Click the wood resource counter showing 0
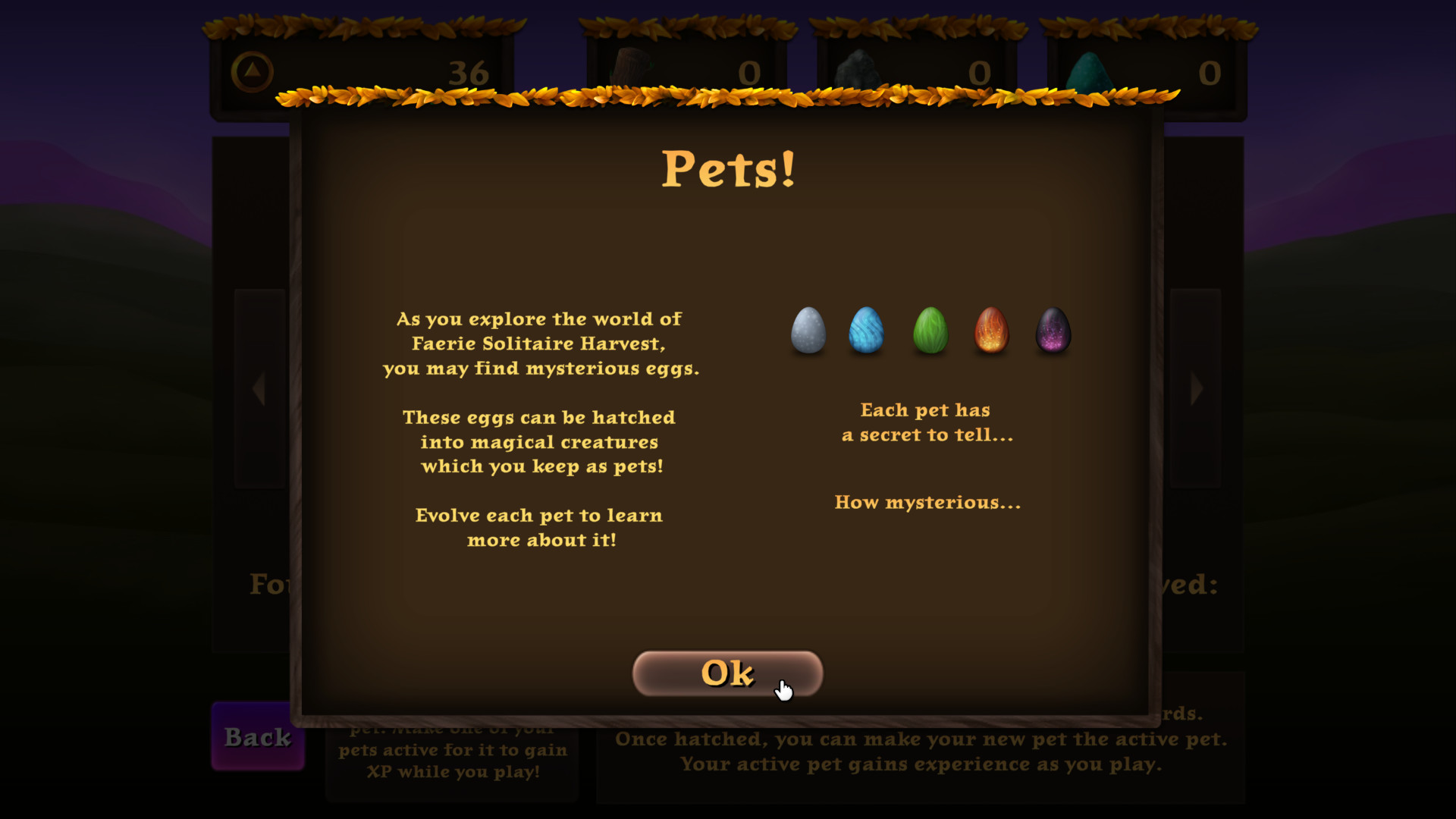The height and width of the screenshot is (819, 1456). (x=749, y=74)
